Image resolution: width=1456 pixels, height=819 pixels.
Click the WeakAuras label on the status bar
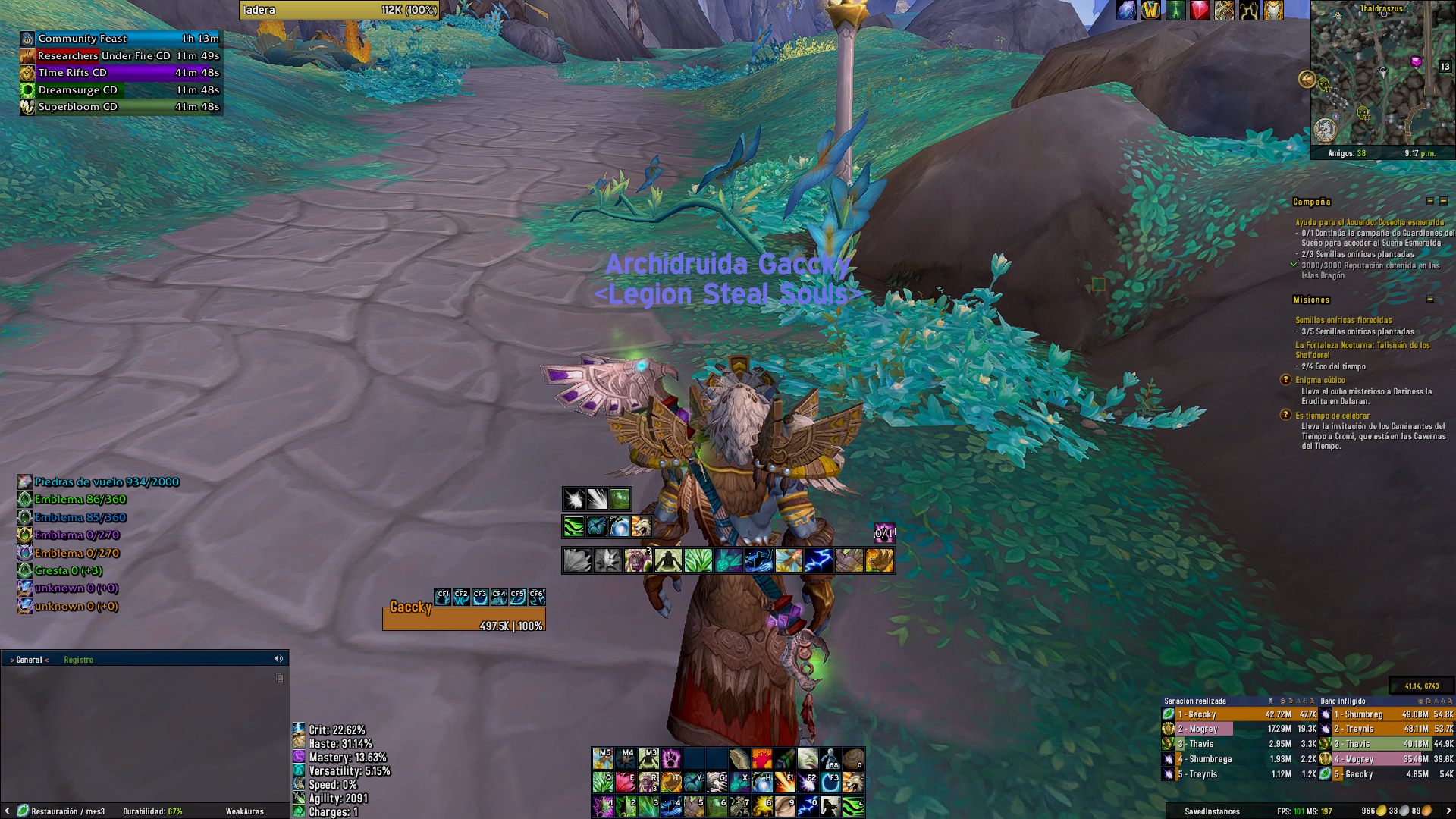(x=244, y=811)
